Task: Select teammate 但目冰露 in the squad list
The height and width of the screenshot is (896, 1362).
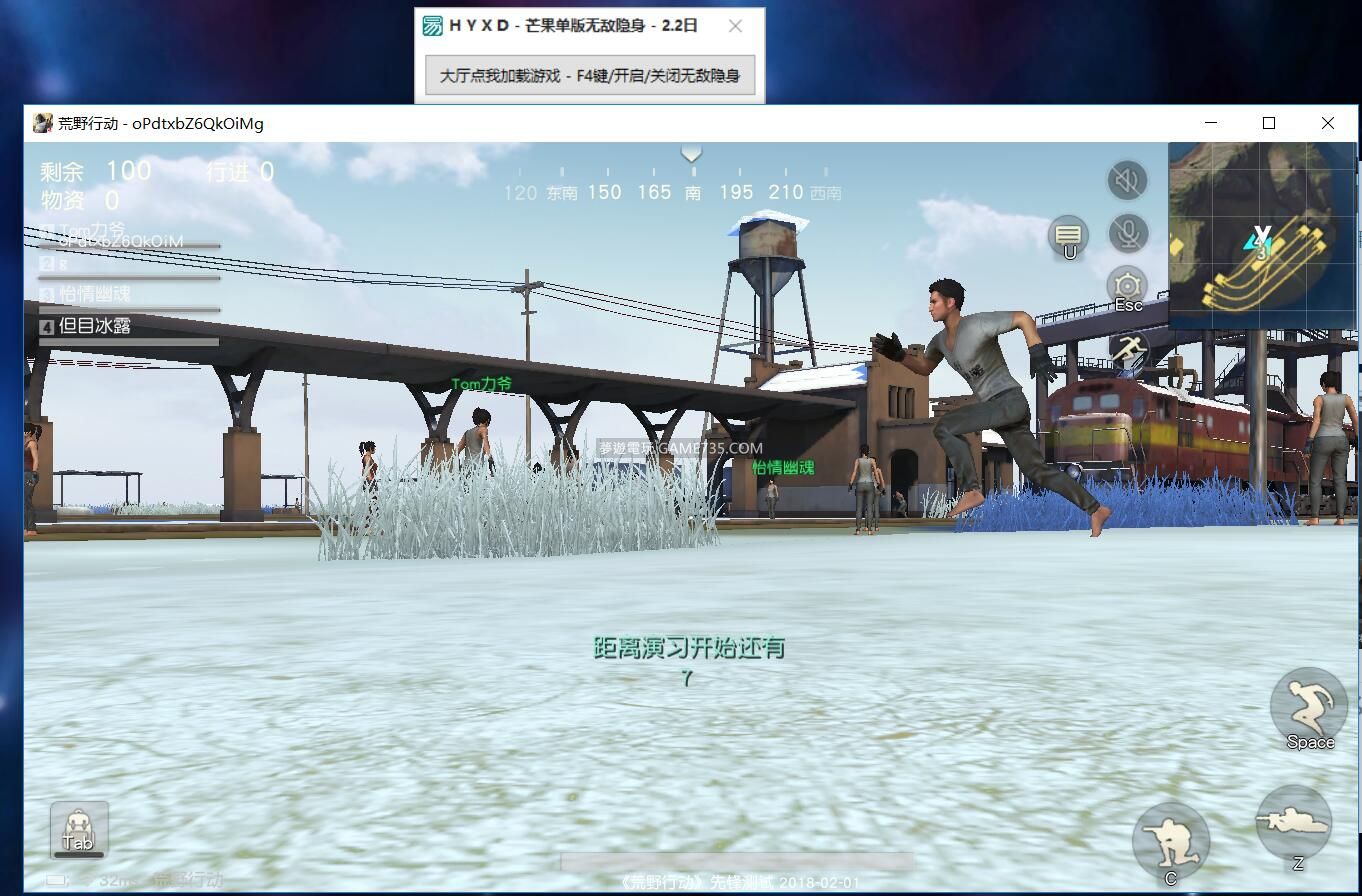Action: point(95,326)
